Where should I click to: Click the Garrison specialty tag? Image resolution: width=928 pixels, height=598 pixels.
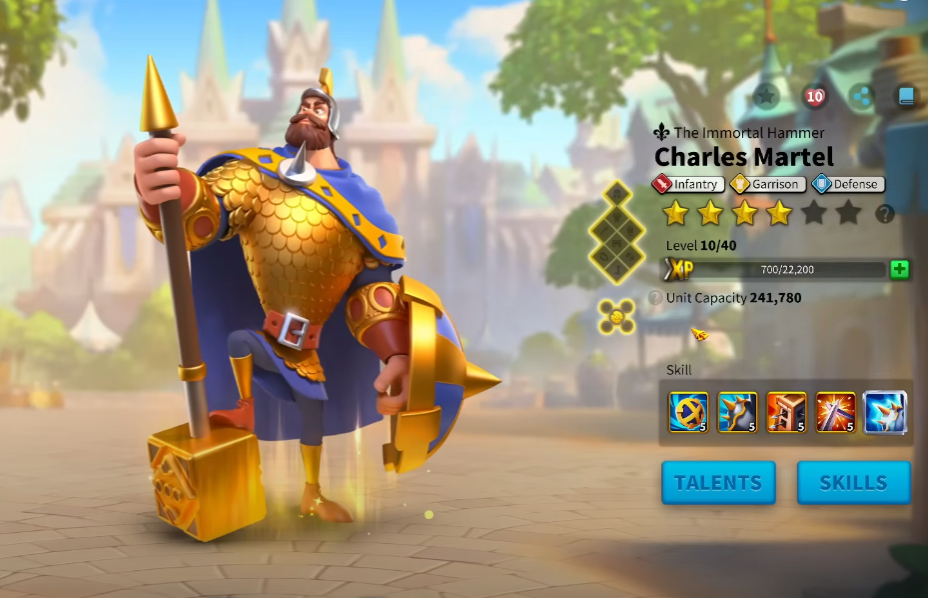766,184
